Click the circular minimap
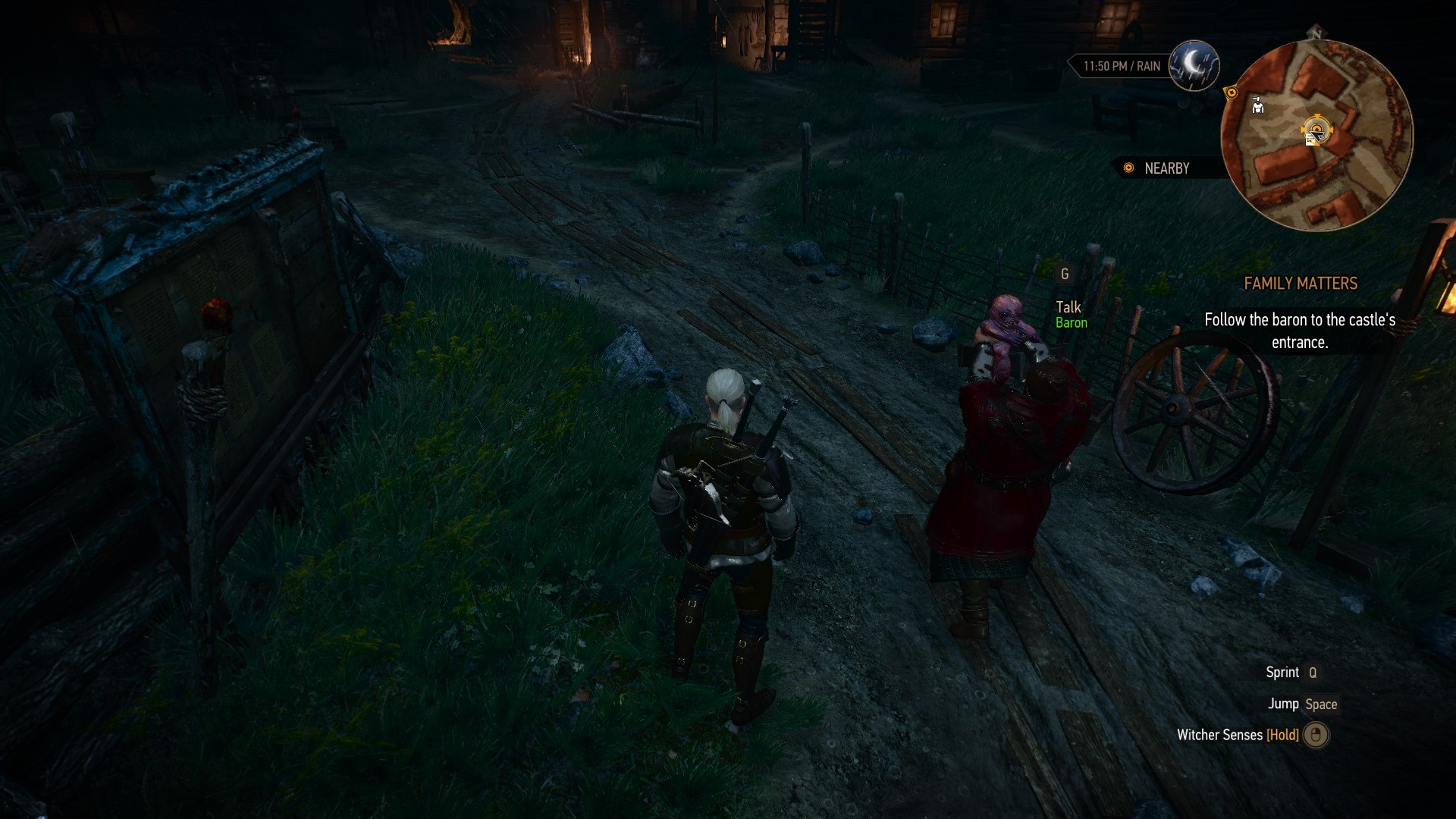Screen dimensions: 1456x819 [x=1316, y=136]
